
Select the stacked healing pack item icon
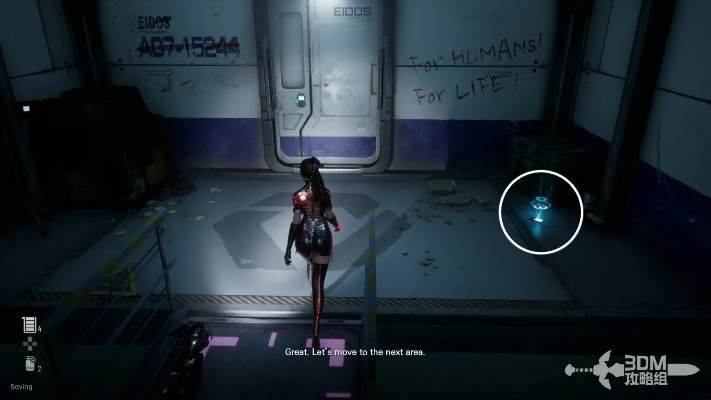pyautogui.click(x=29, y=324)
